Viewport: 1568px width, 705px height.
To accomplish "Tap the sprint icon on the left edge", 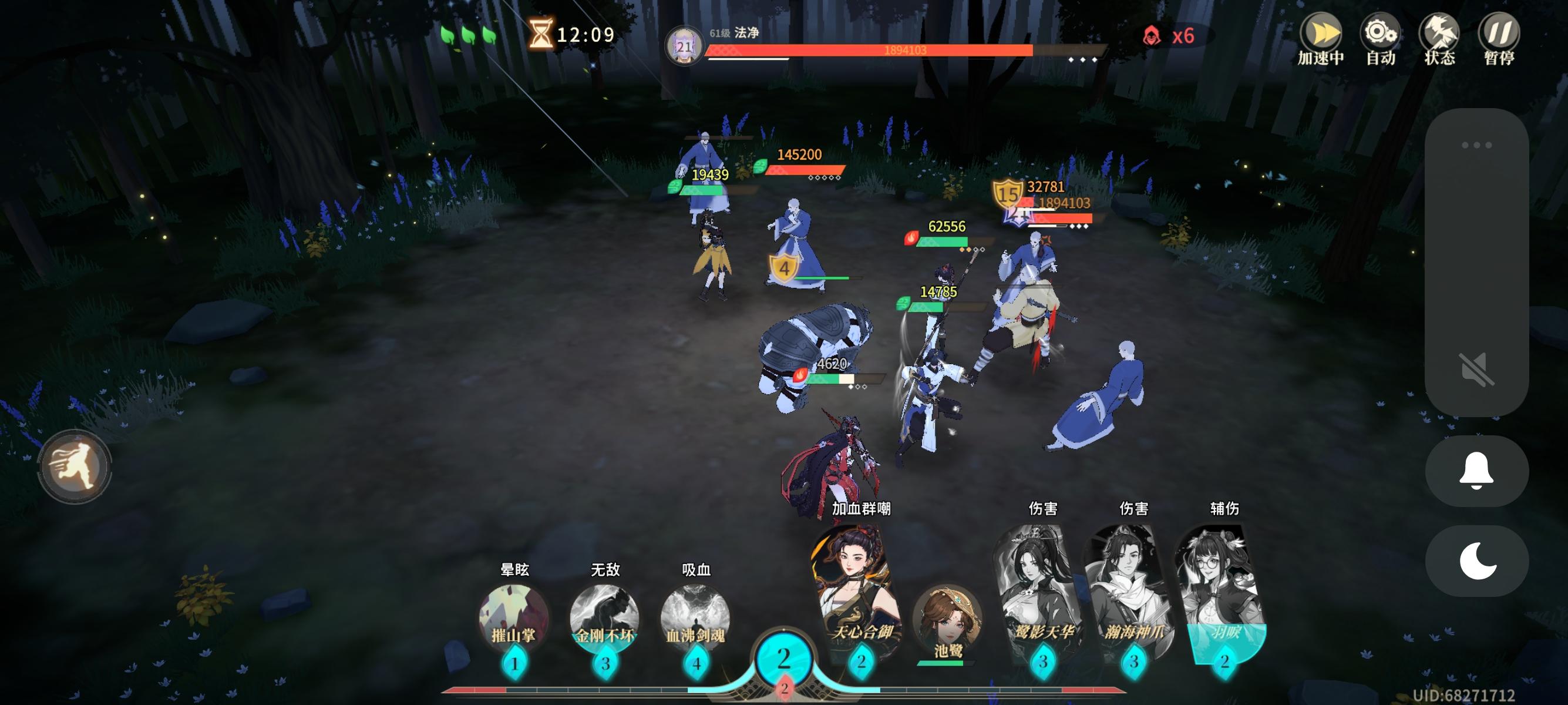I will [77, 466].
